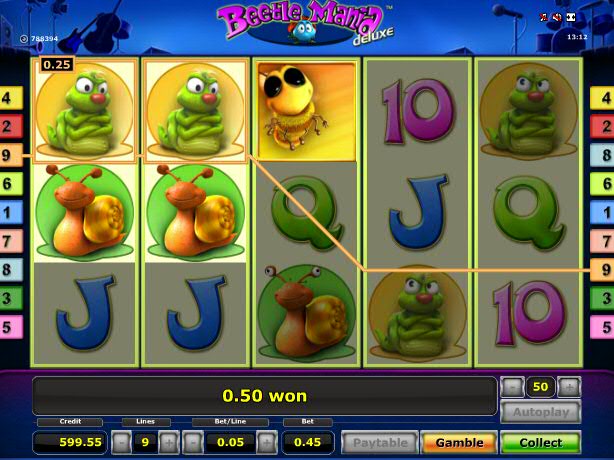Reduce the autoplay count below 50

pyautogui.click(x=512, y=387)
